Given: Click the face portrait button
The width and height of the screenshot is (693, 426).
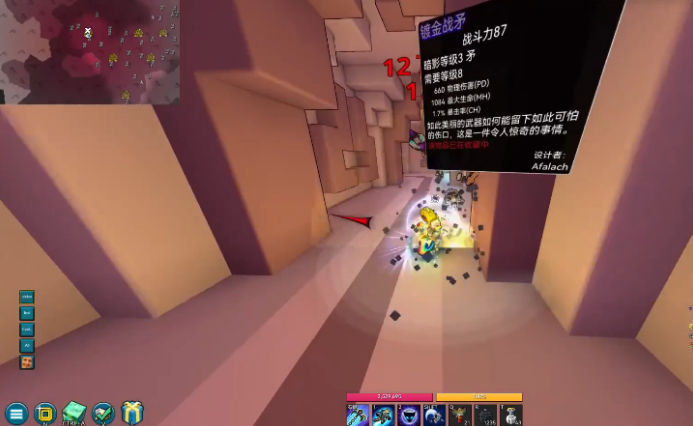Looking at the screenshot, I should 27,362.
